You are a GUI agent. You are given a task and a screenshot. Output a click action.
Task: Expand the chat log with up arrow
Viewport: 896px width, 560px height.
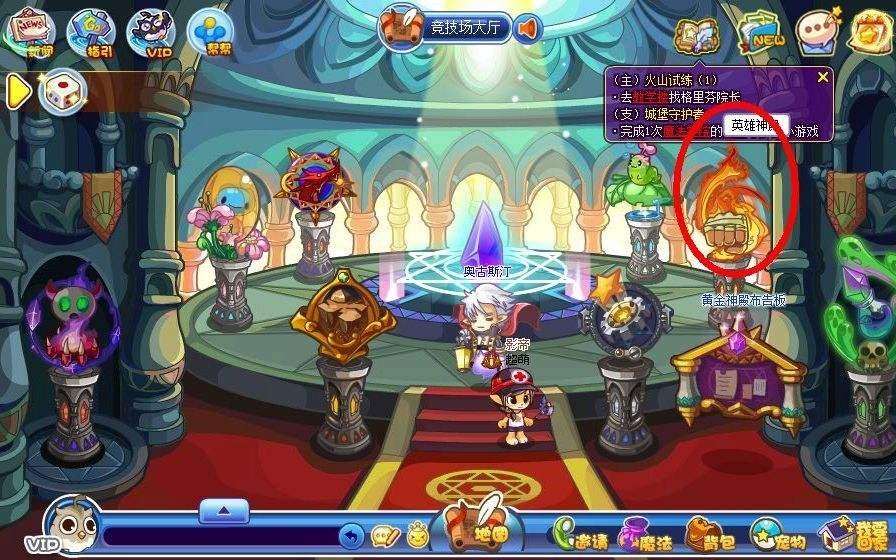(x=224, y=510)
